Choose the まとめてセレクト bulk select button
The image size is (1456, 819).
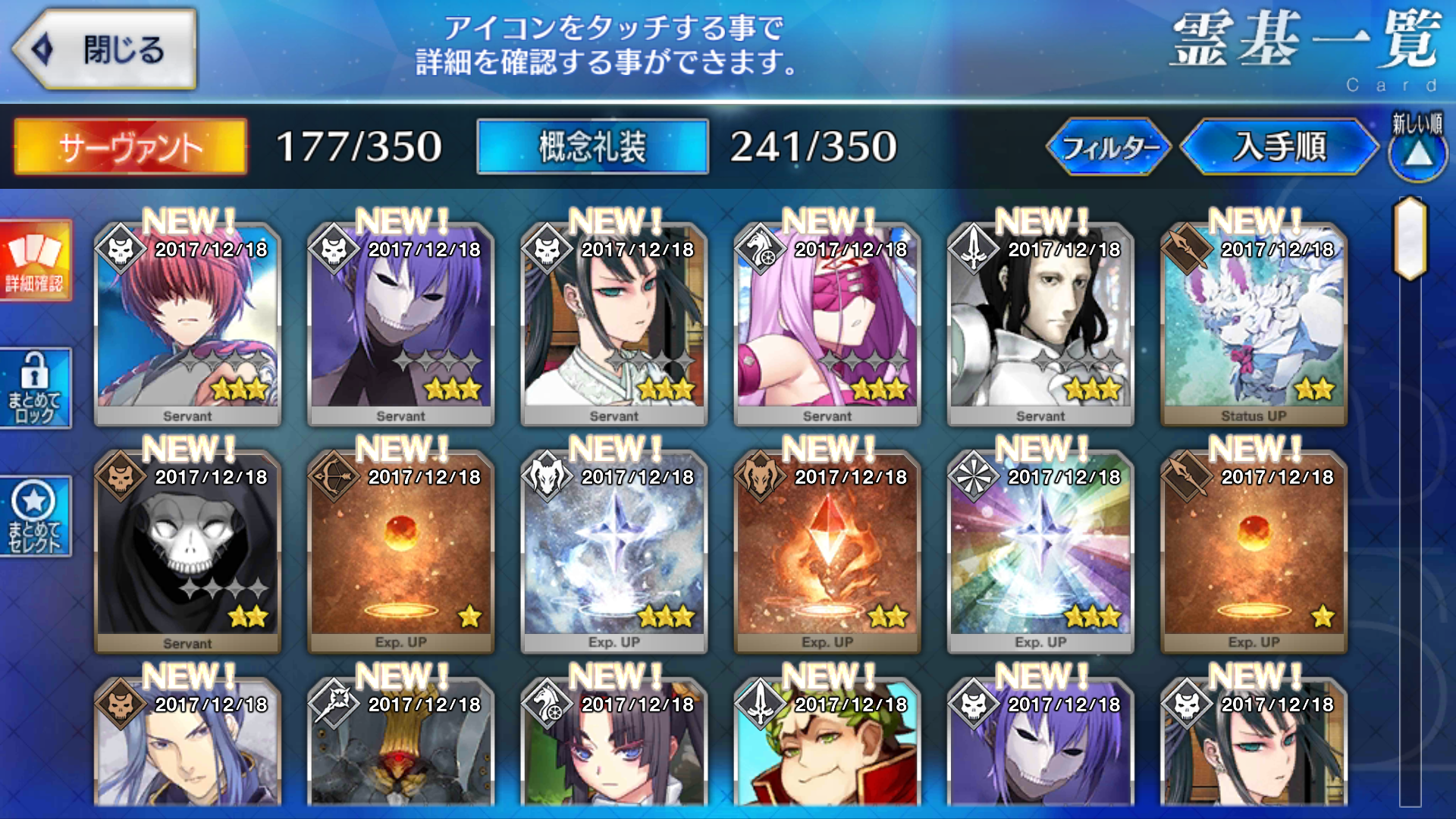(36, 517)
